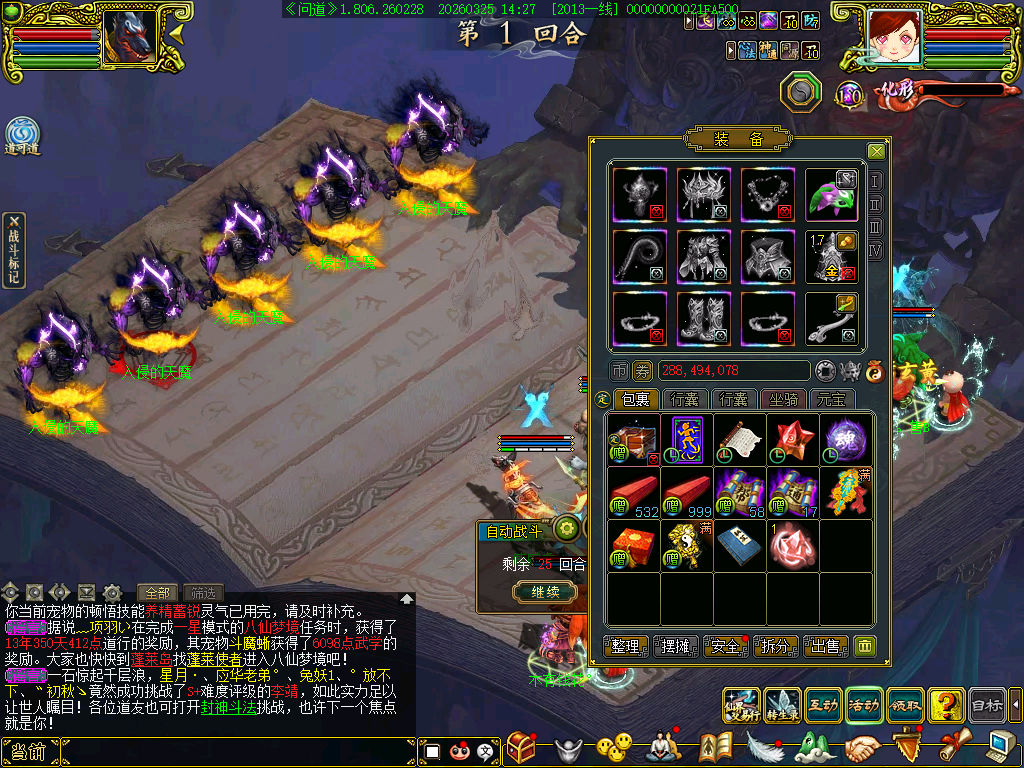Select the blue book in the bag

(x=740, y=545)
